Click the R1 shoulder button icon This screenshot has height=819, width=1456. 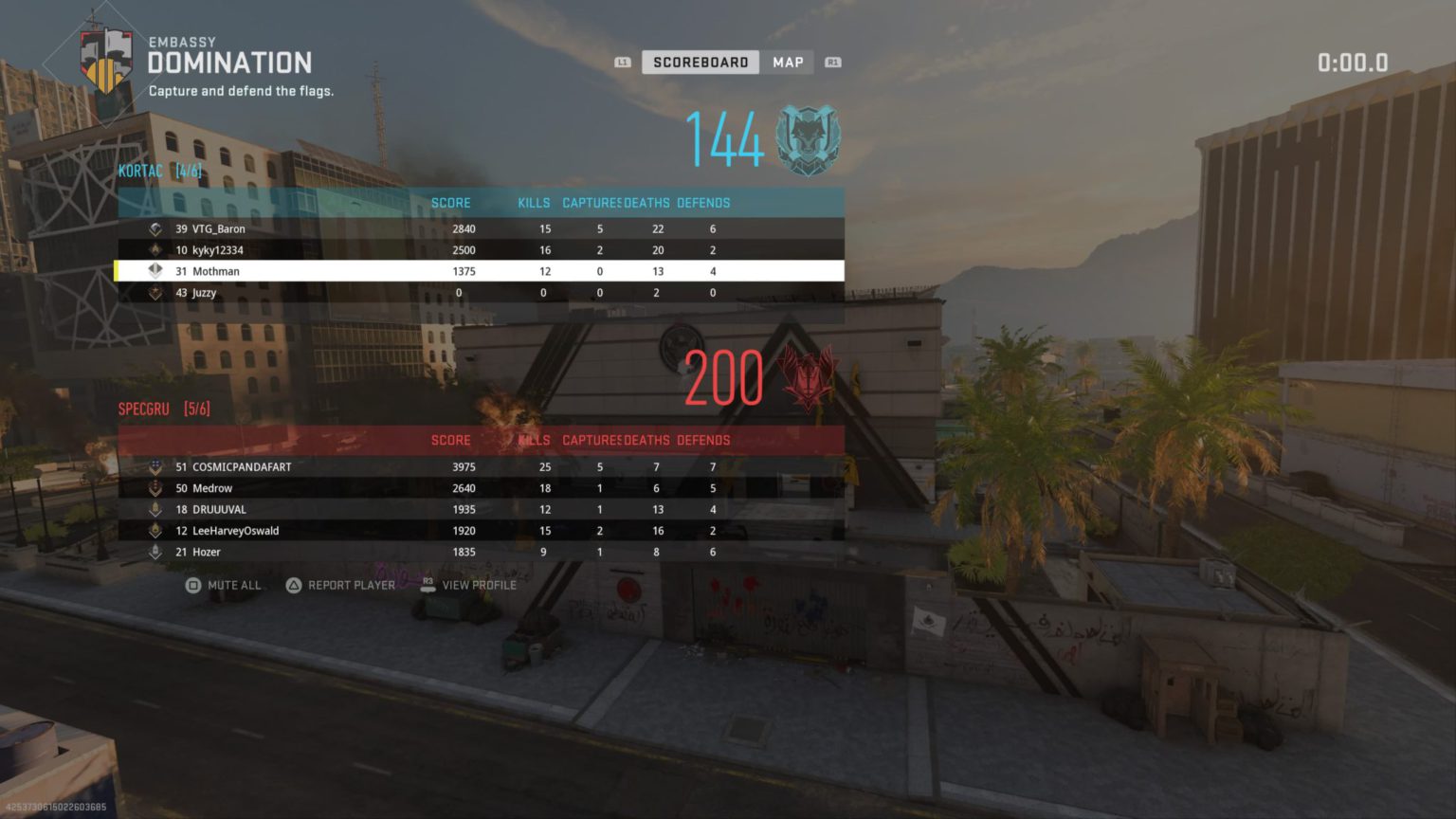coord(831,62)
